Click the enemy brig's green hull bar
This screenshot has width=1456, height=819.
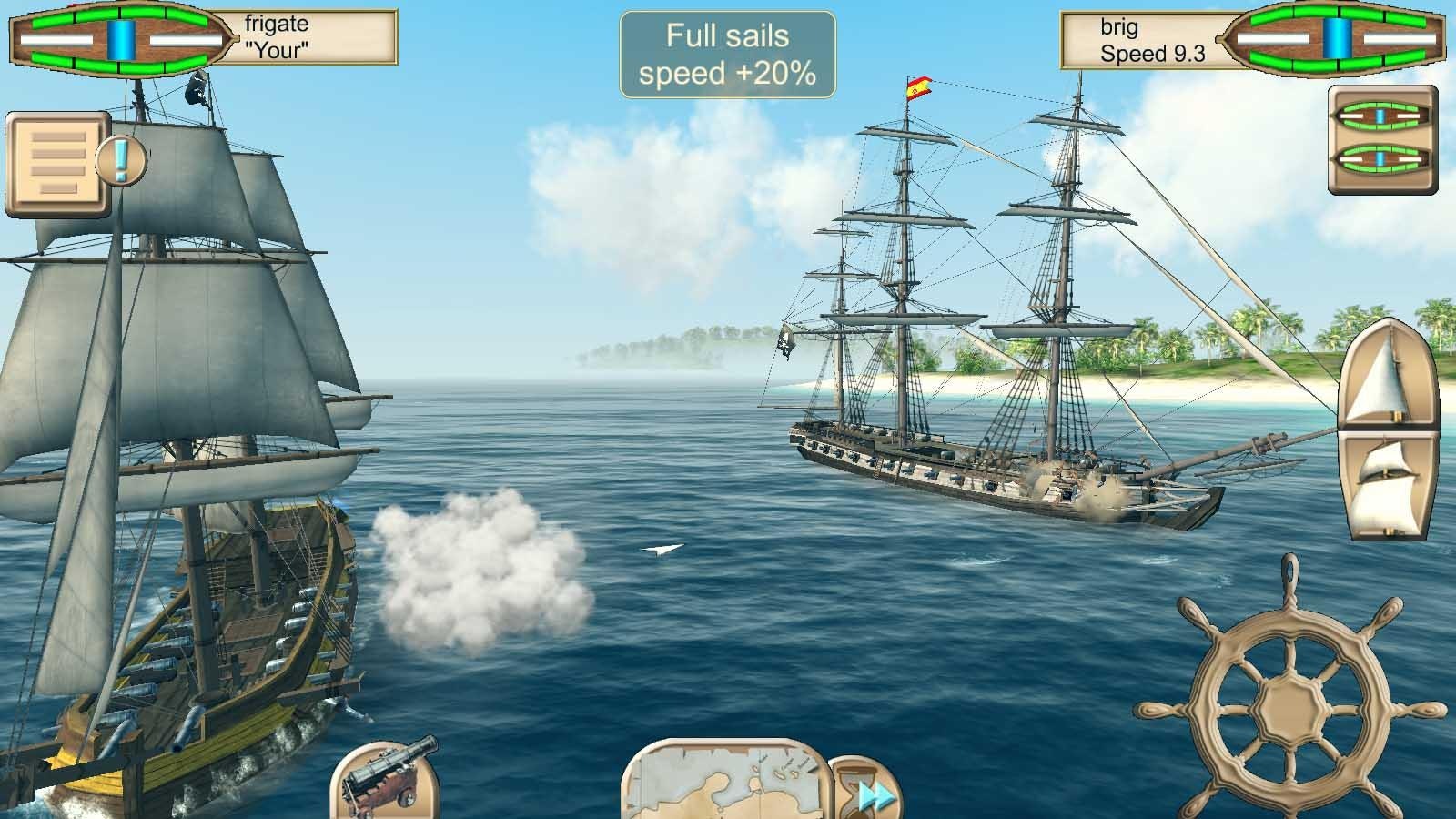(x=1338, y=15)
